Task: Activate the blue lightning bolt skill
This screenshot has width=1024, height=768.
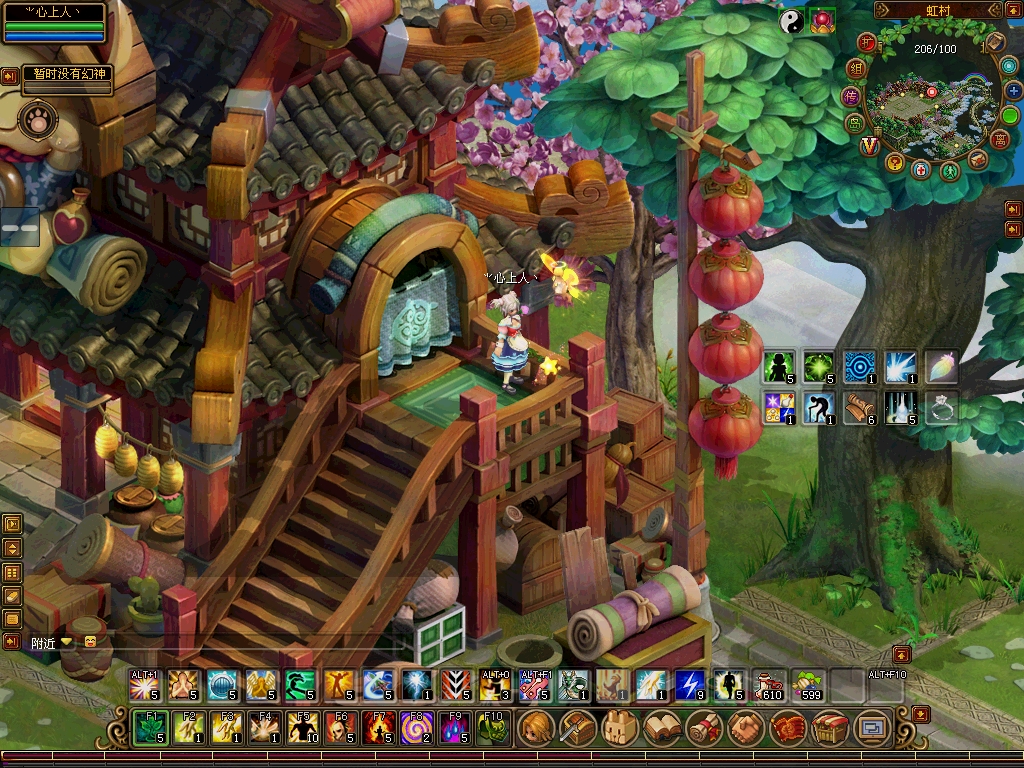Action: click(x=689, y=685)
